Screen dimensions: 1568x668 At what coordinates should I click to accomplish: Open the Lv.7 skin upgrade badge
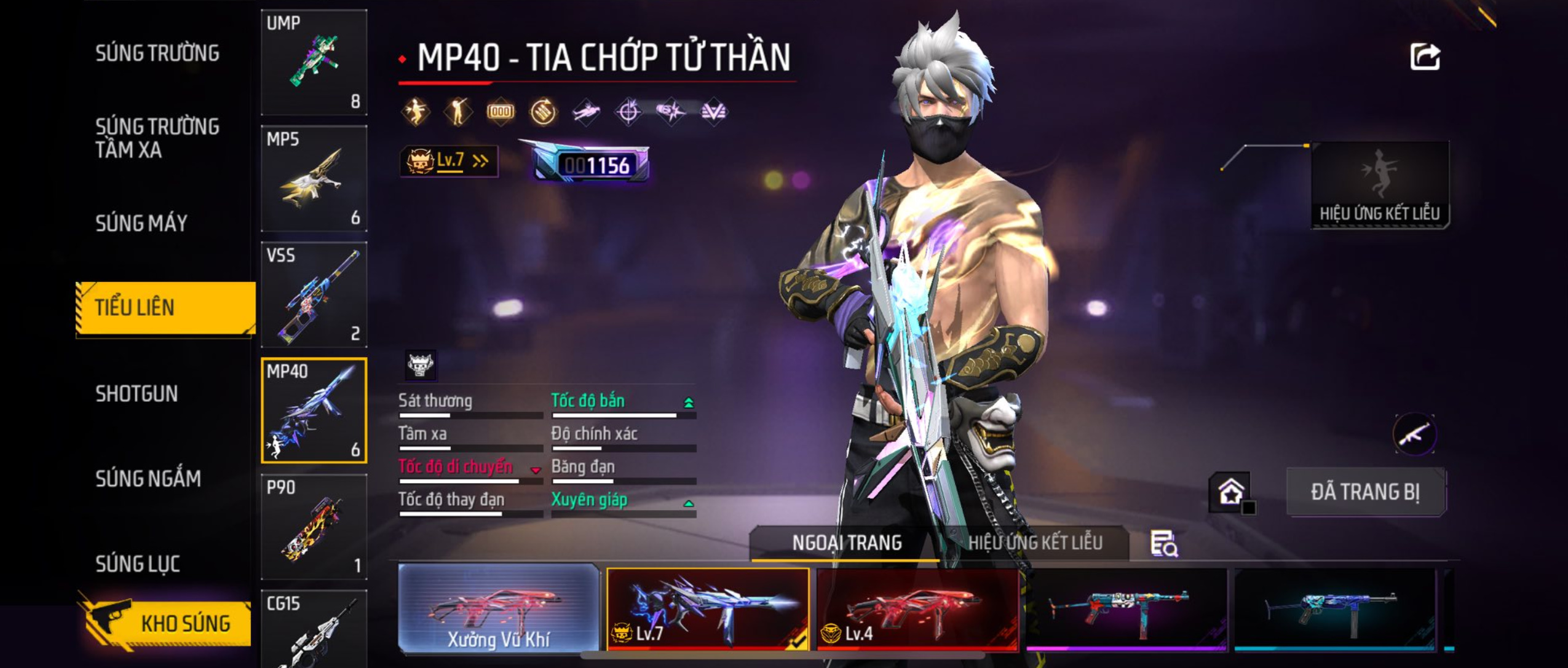click(448, 161)
